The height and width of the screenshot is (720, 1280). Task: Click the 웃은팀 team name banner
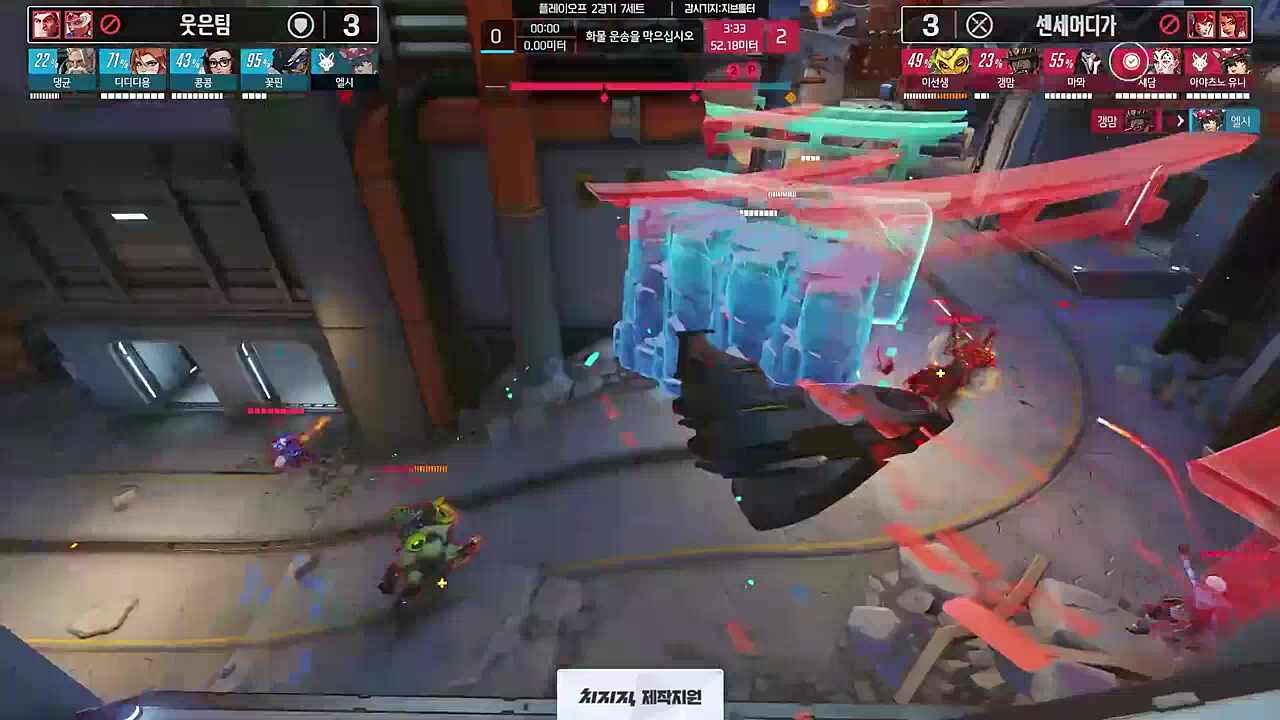[205, 22]
